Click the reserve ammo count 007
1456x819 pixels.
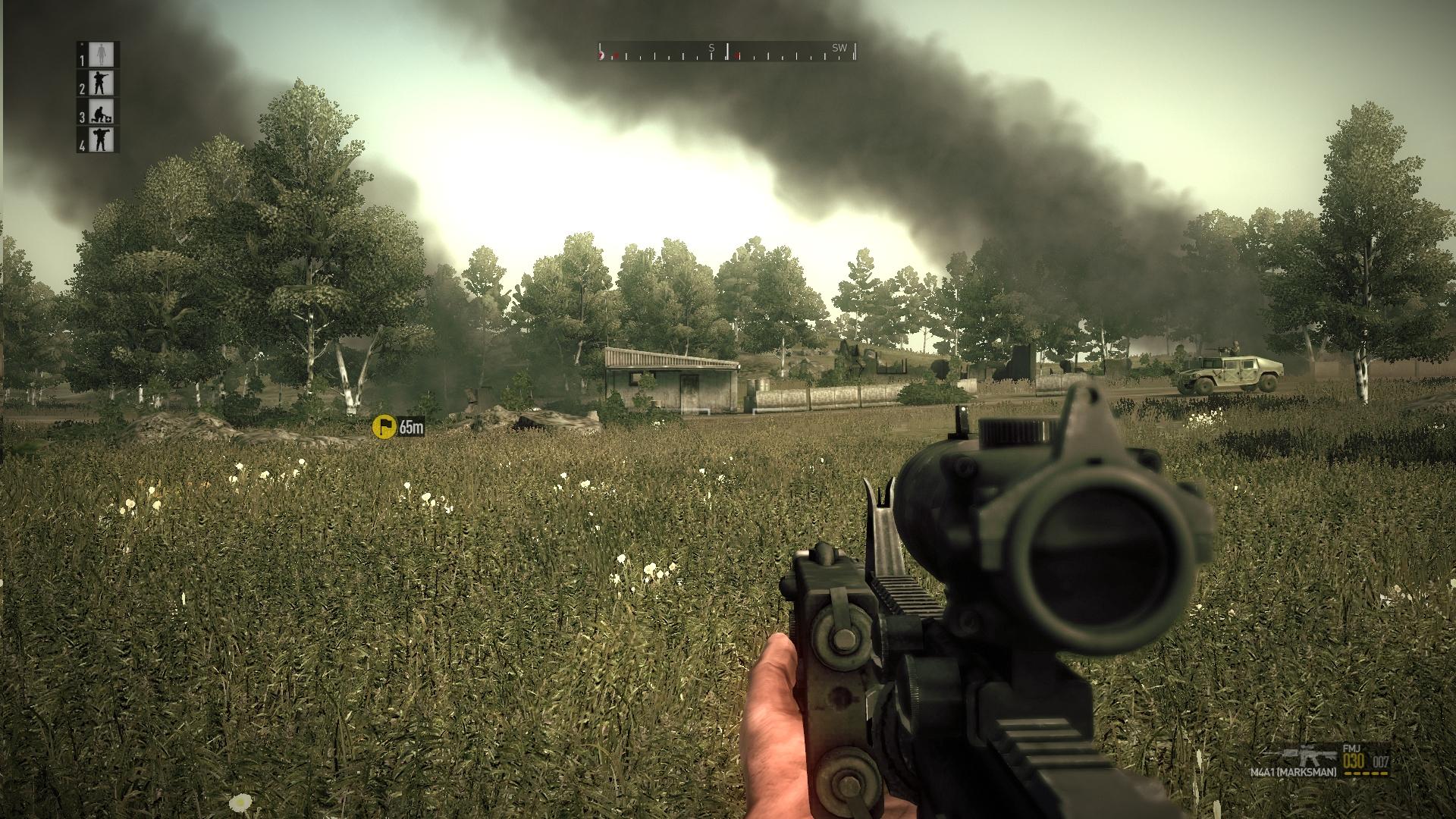[1381, 761]
